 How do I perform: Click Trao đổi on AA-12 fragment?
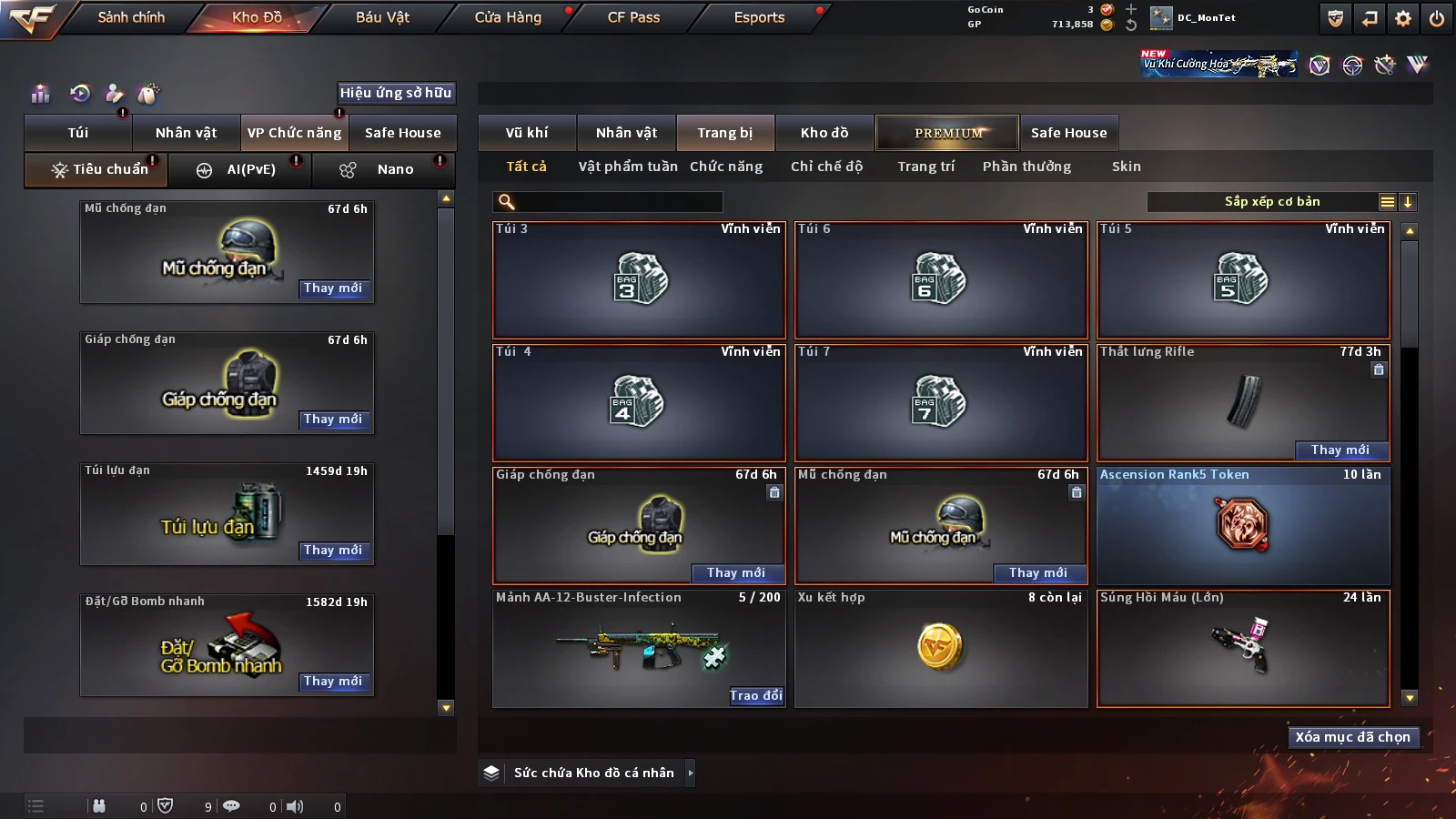tap(755, 695)
